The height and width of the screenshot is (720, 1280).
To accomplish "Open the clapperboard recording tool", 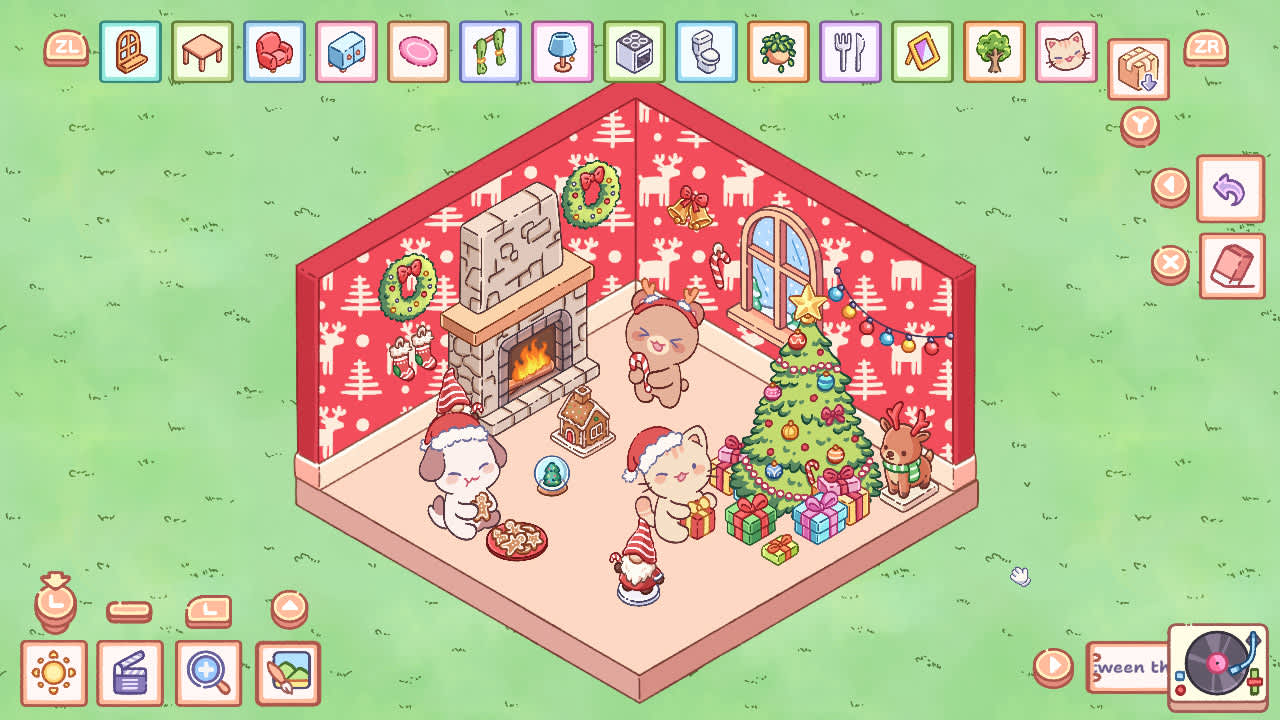I will [x=130, y=673].
